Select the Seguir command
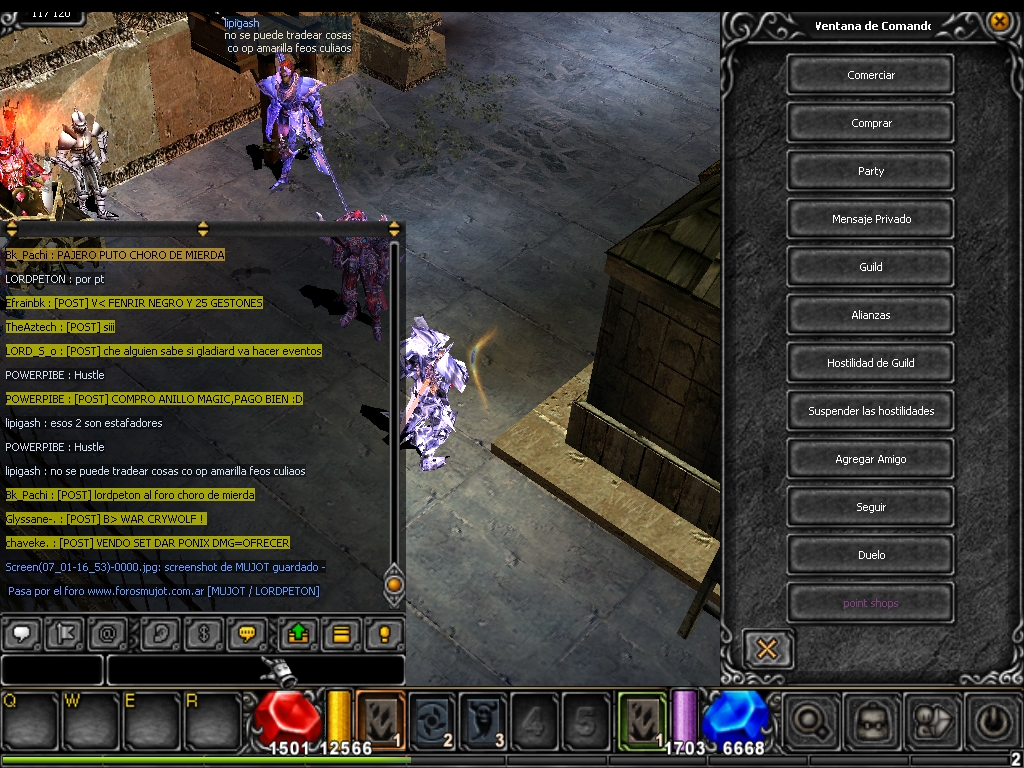The height and width of the screenshot is (768, 1024). pos(870,507)
